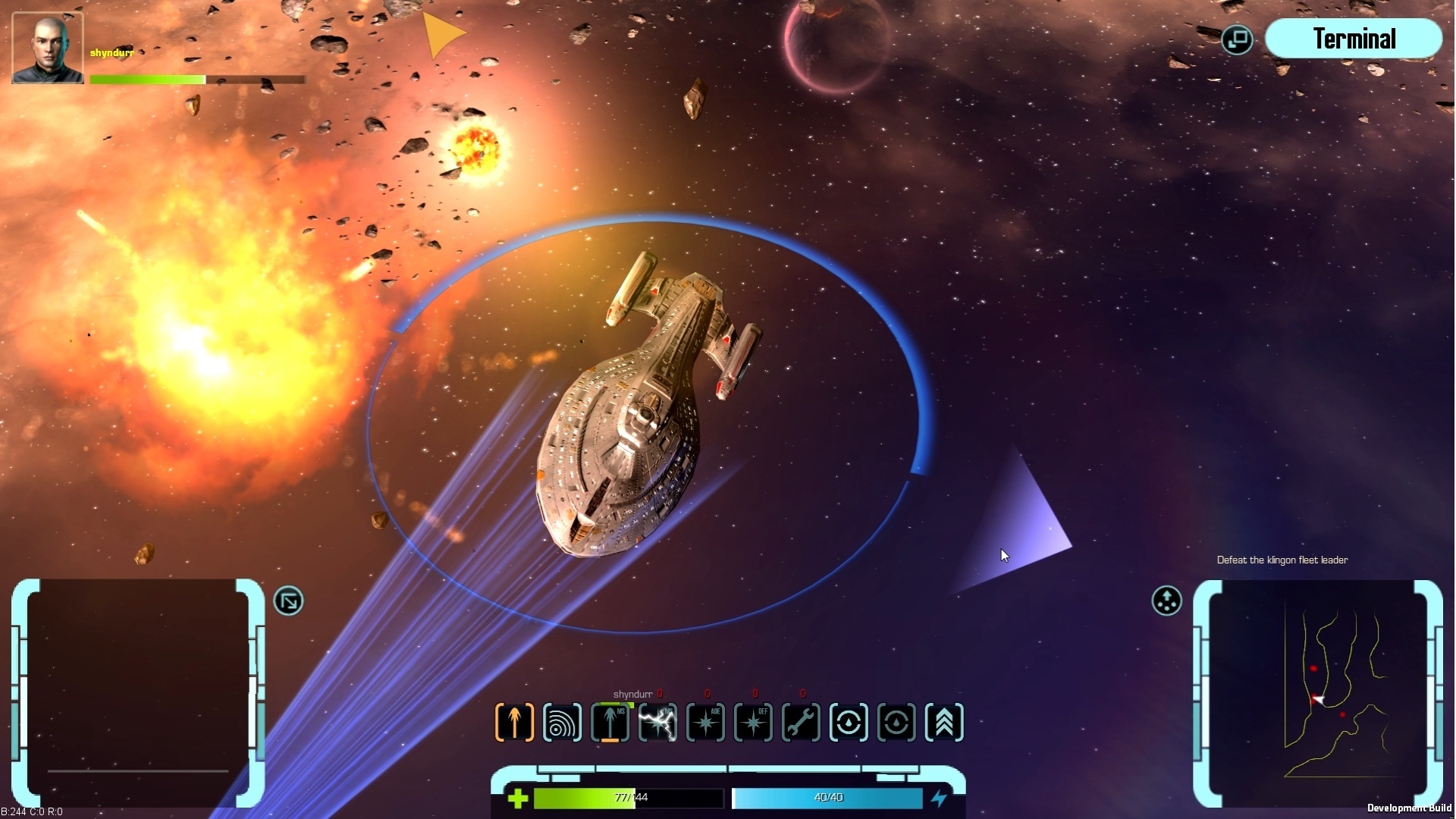
Task: Click the second shield regeneration icon
Action: tap(897, 722)
